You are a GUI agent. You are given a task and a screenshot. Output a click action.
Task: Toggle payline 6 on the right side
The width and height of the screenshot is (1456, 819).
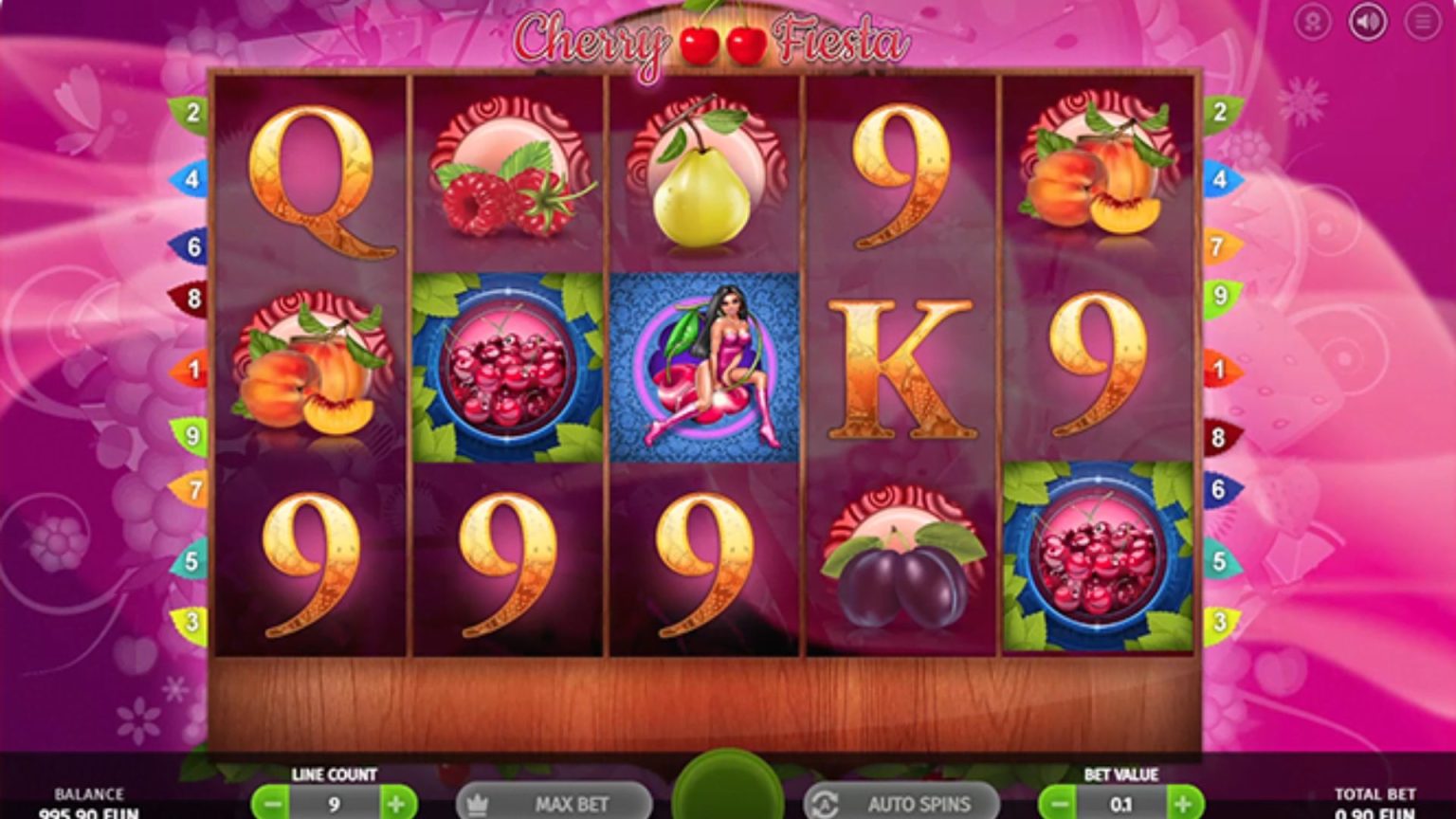point(1220,490)
